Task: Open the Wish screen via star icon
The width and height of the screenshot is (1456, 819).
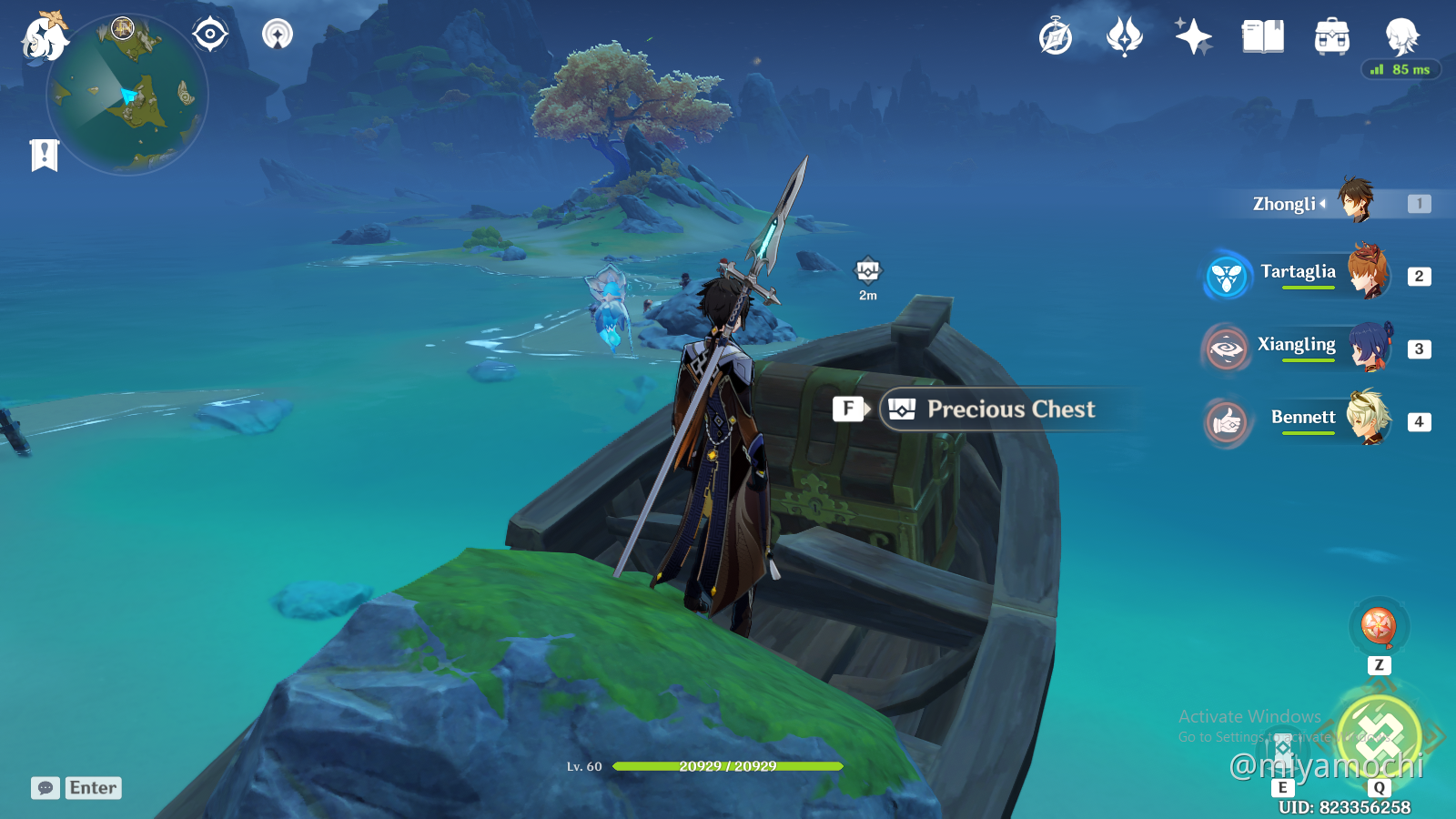Action: tap(1192, 36)
